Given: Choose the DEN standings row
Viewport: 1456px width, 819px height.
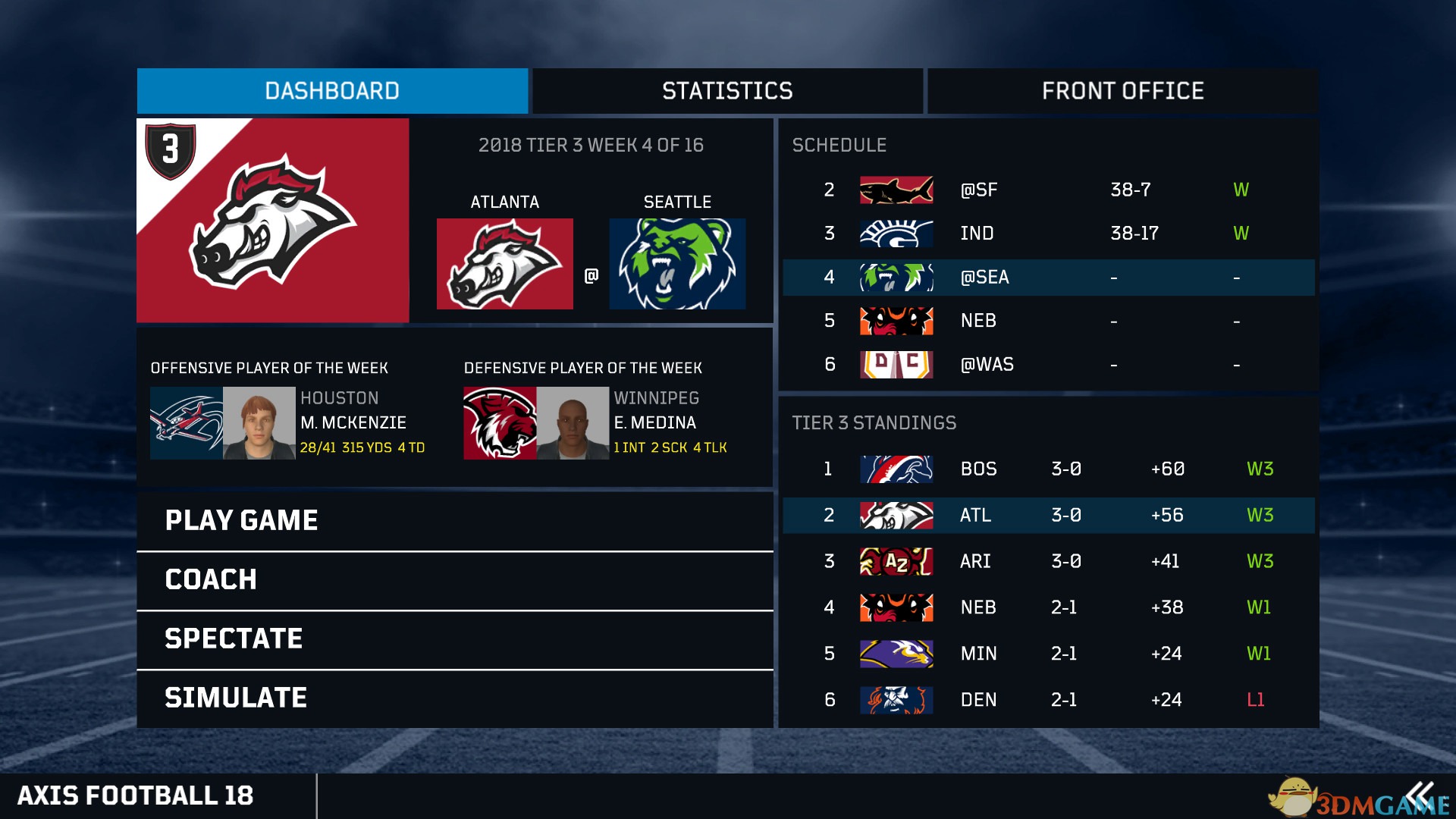Looking at the screenshot, I should [x=1048, y=700].
